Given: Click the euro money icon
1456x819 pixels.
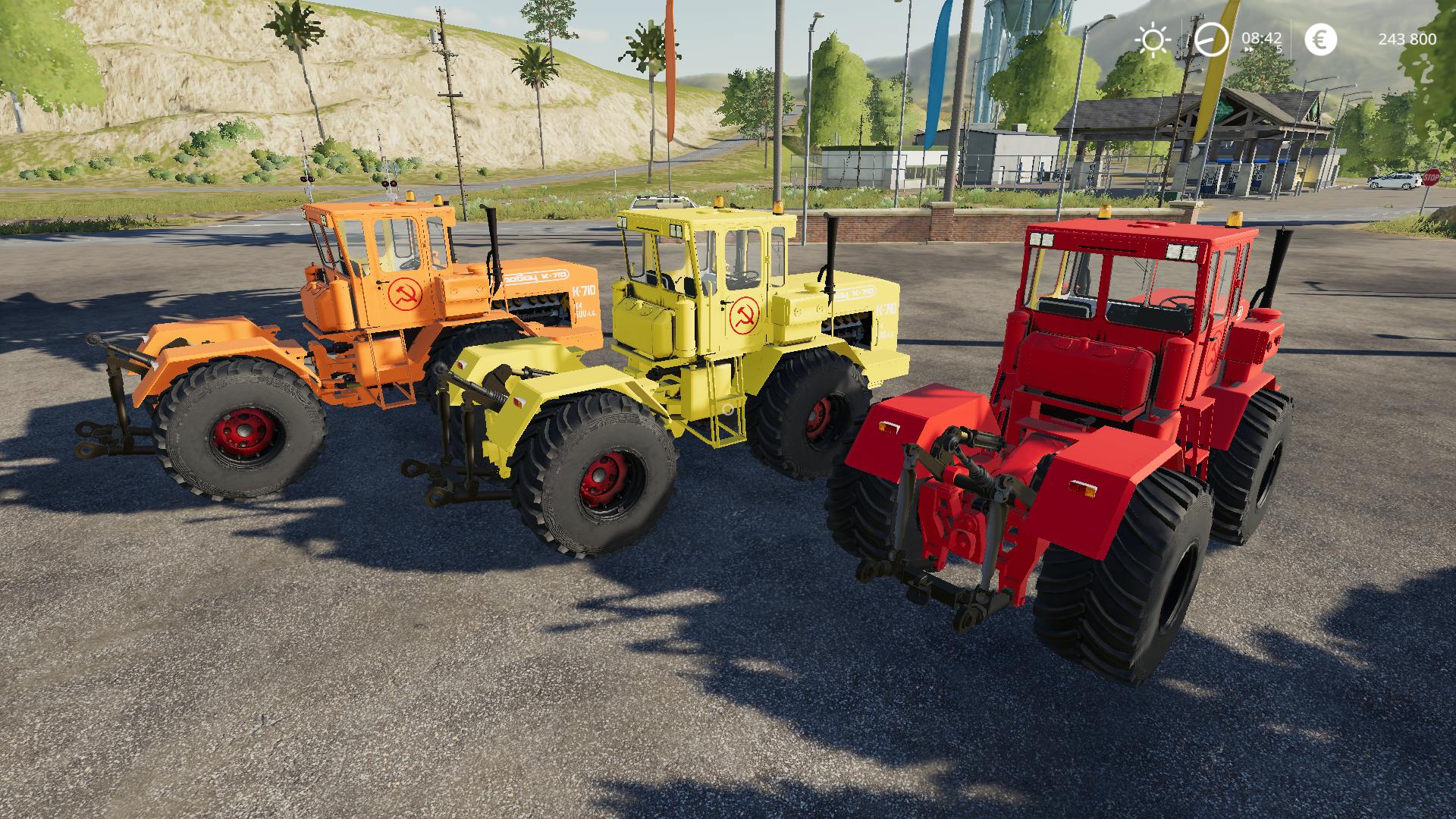Looking at the screenshot, I should click(x=1320, y=39).
